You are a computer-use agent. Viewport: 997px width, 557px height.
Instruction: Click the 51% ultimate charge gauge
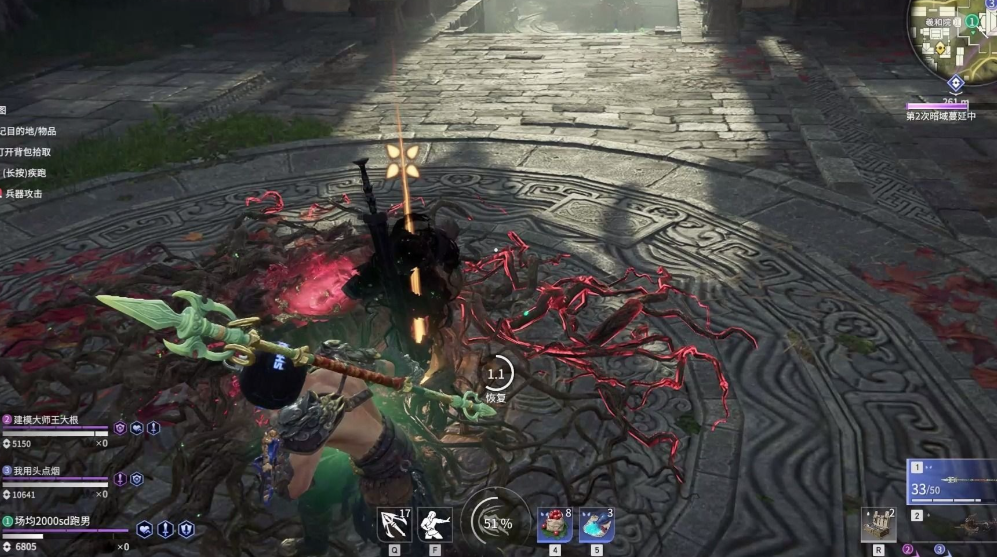point(497,523)
